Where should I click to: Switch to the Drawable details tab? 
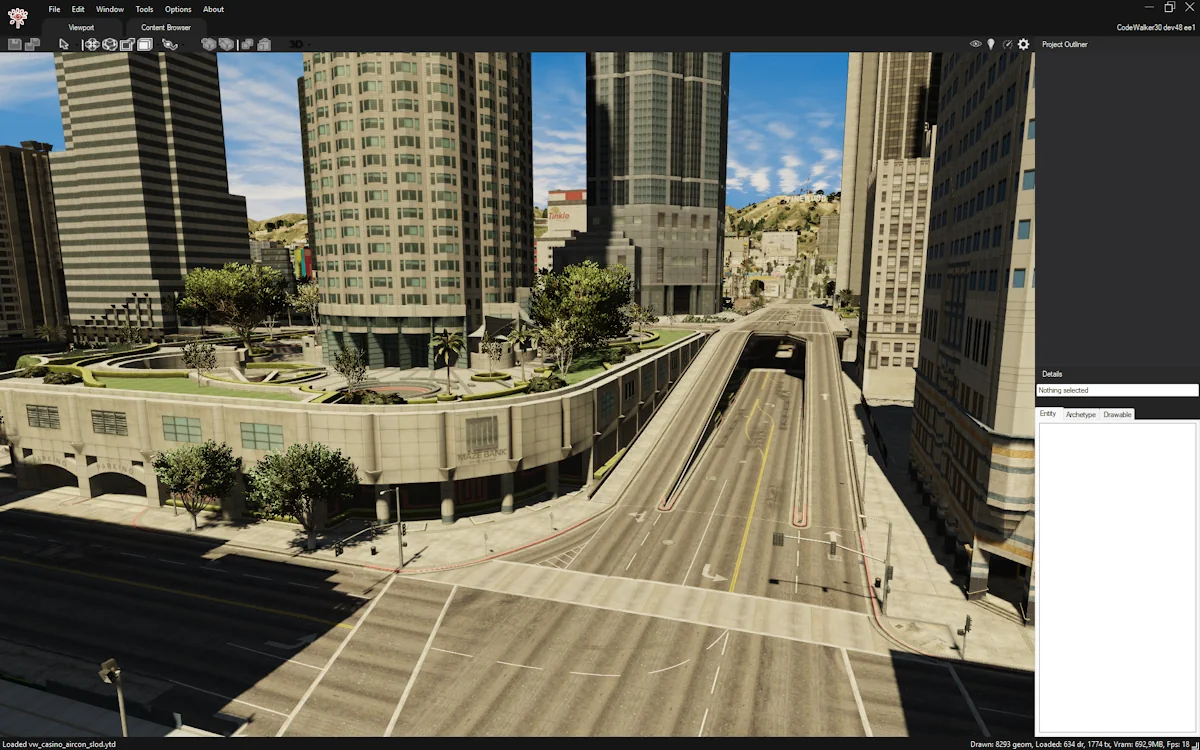(1117, 414)
